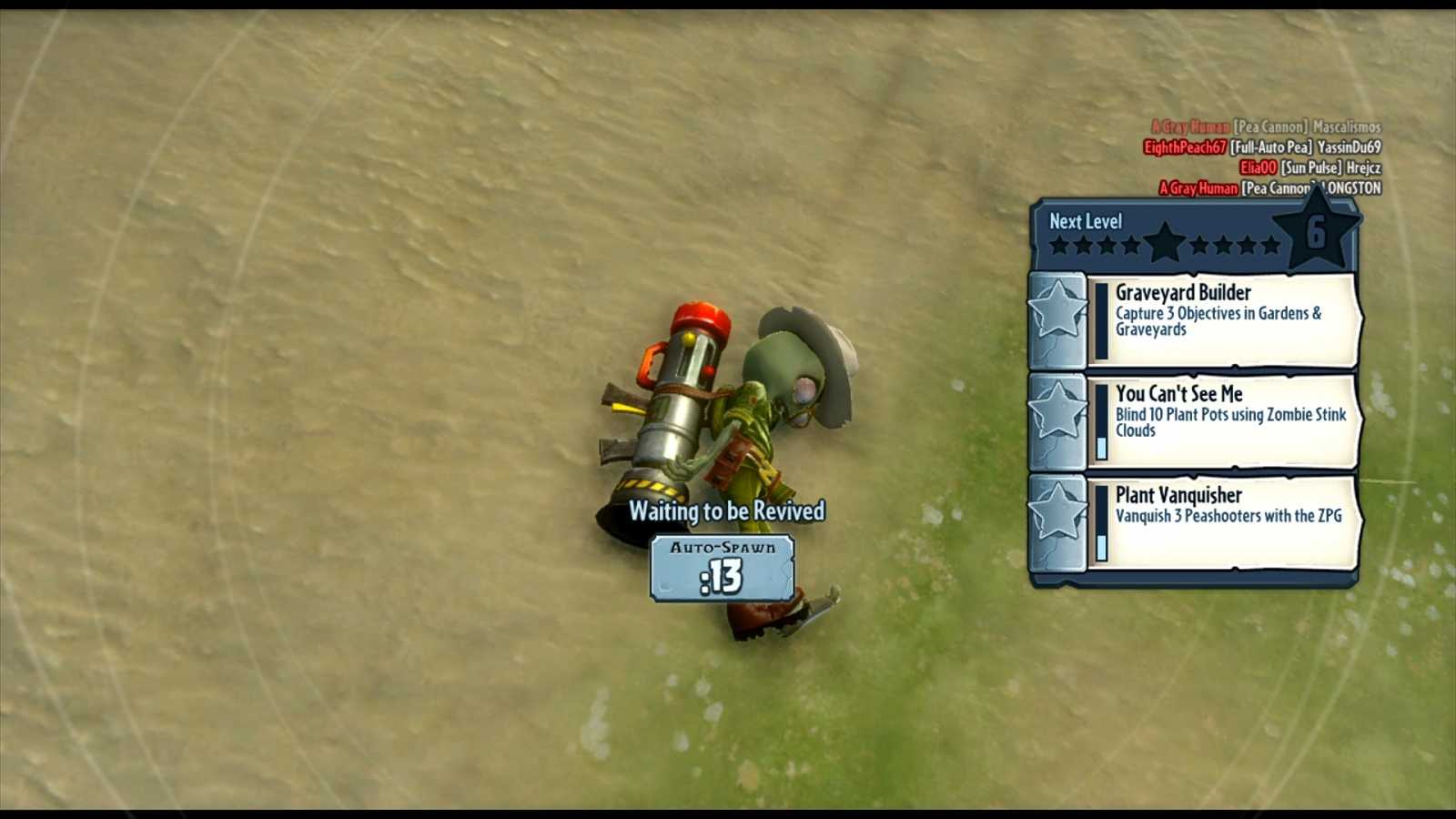Select the Next Level header tab

1085,221
